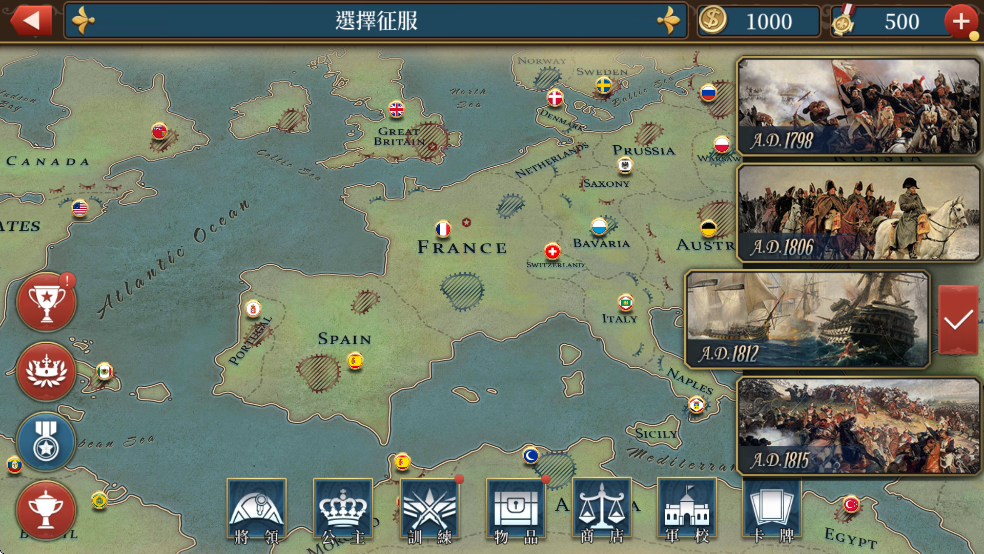Select Great Britain's flag marker

tap(396, 109)
